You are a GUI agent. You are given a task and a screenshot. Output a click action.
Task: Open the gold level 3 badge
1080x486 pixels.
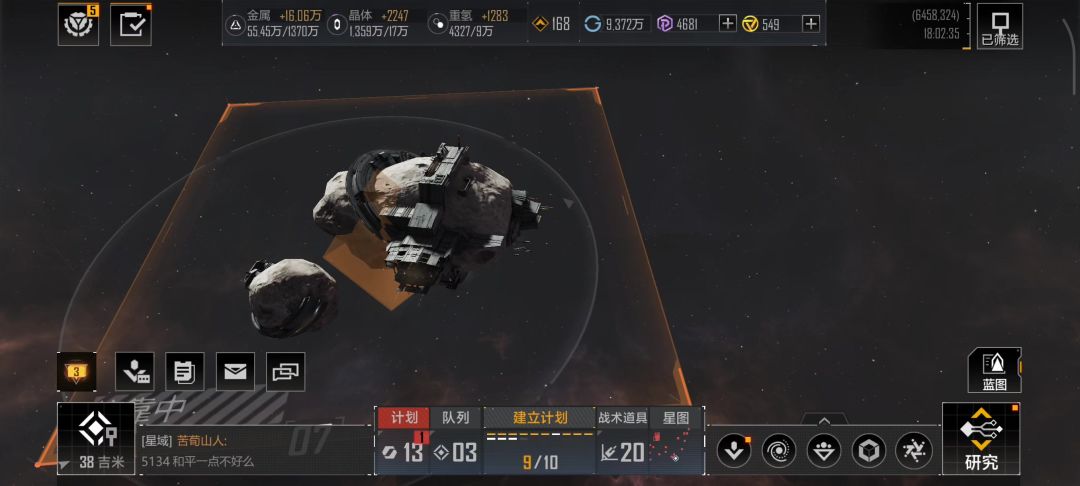coord(76,372)
